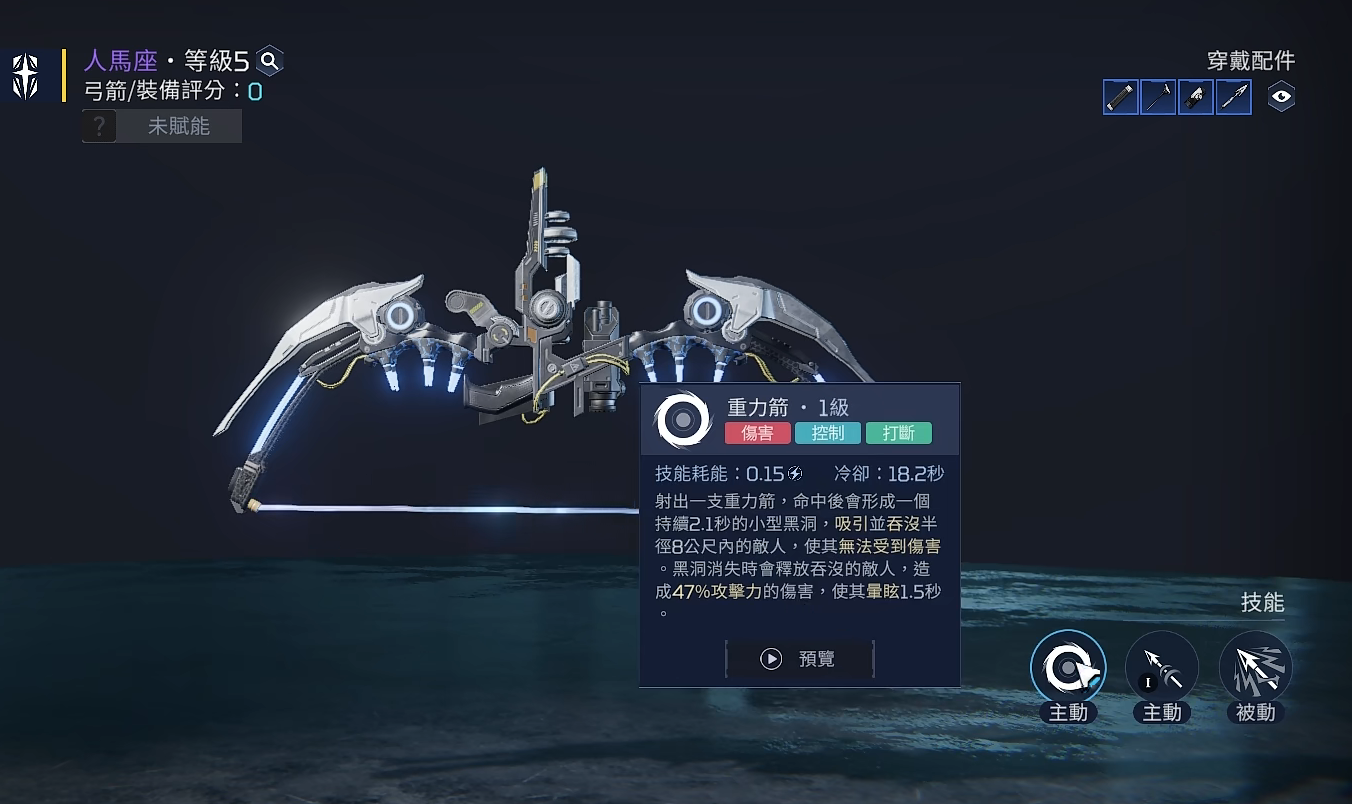Viewport: 1352px width, 804px height.
Task: Play the 預覽 skill preview
Action: coord(800,659)
